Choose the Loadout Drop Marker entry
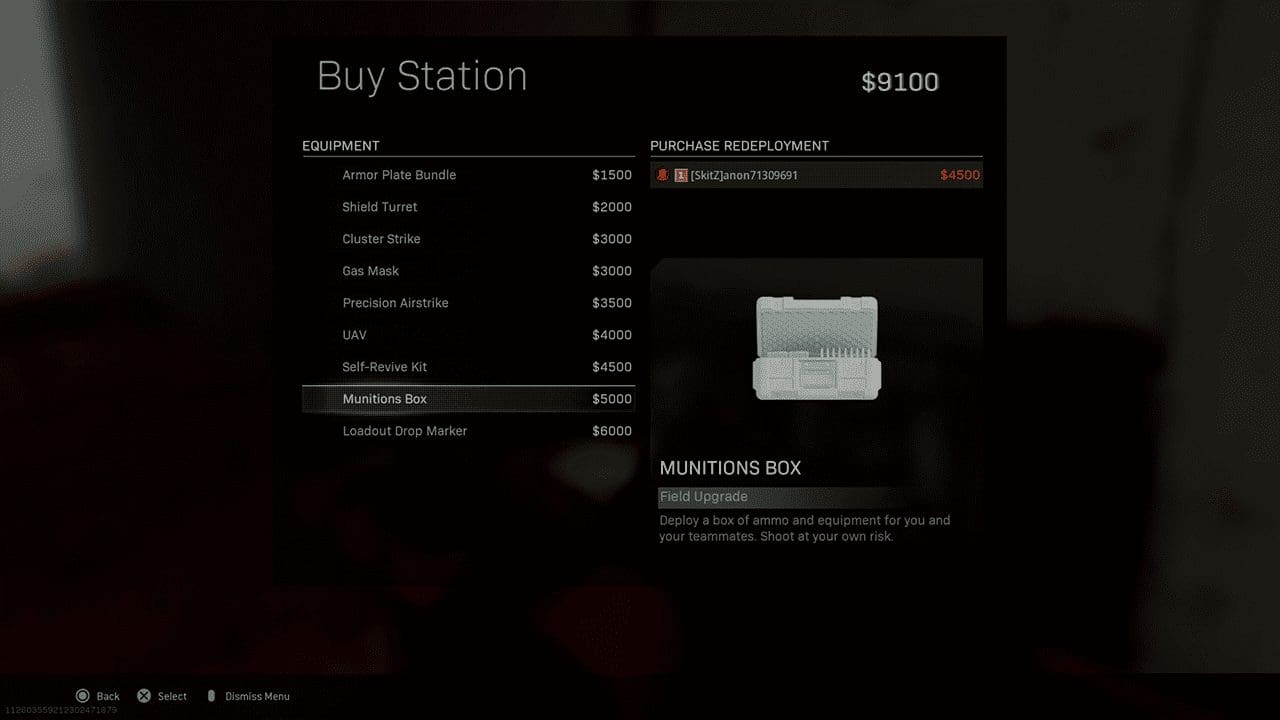Viewport: 1280px width, 720px height. click(468, 431)
